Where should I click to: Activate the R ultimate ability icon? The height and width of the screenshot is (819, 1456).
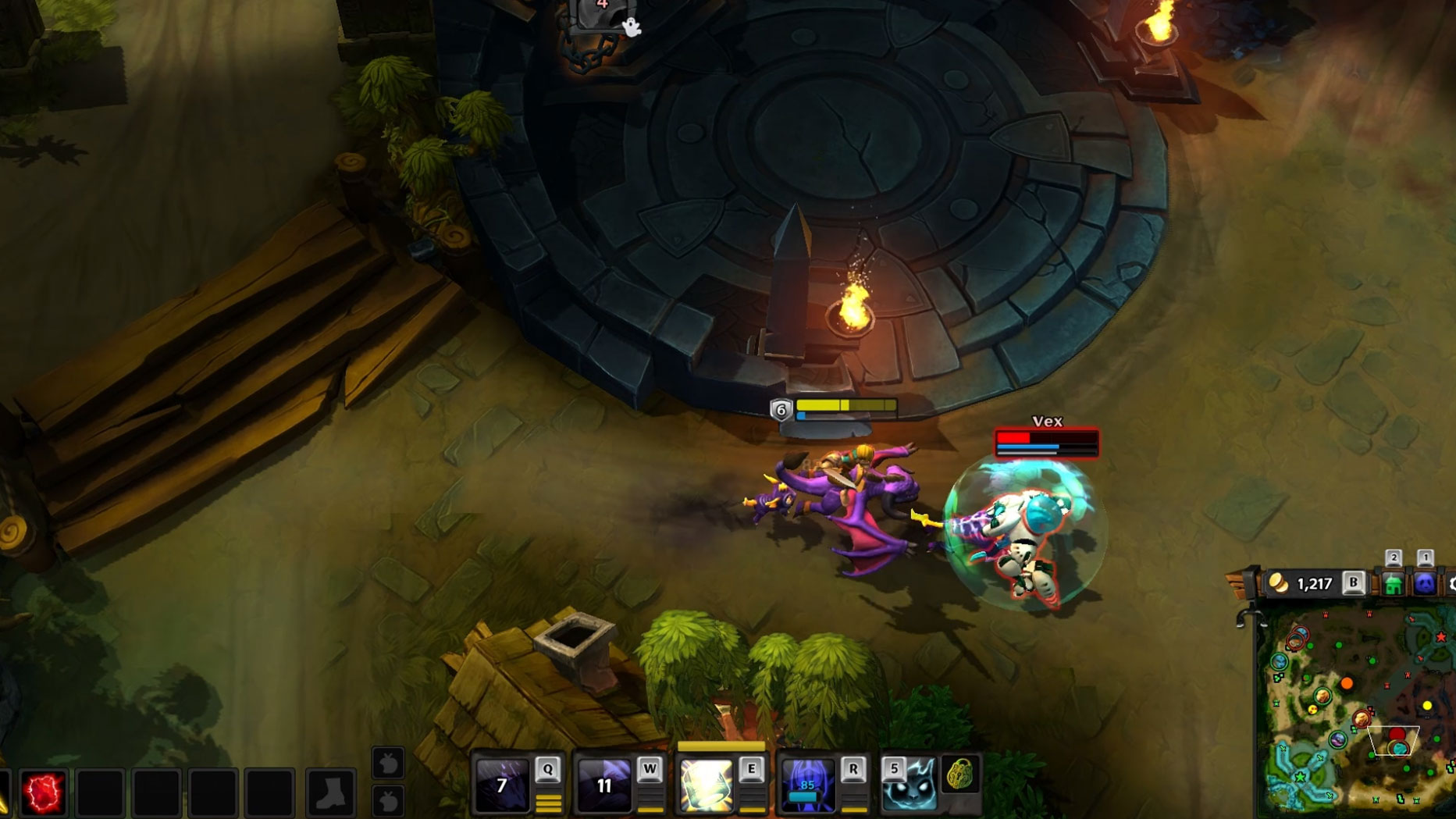[807, 785]
